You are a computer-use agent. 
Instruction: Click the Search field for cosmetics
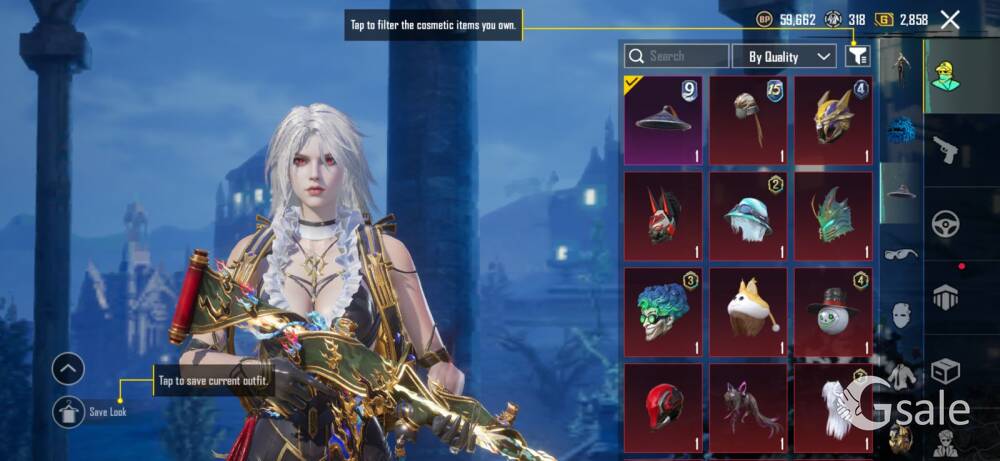click(675, 56)
